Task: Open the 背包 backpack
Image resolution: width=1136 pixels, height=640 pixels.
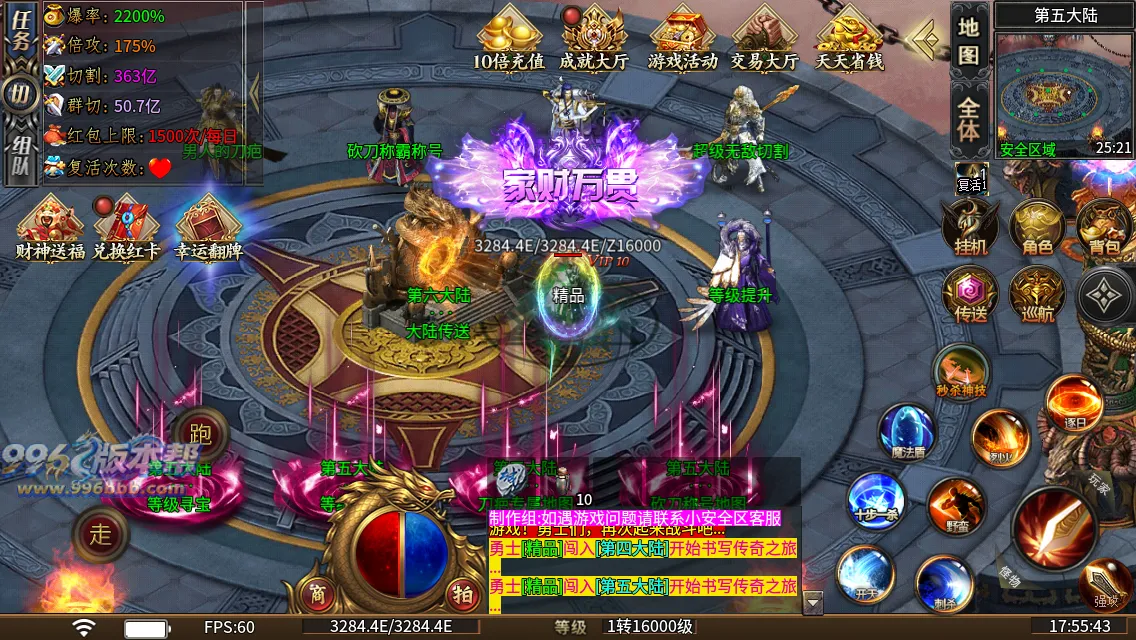Action: pos(1104,226)
